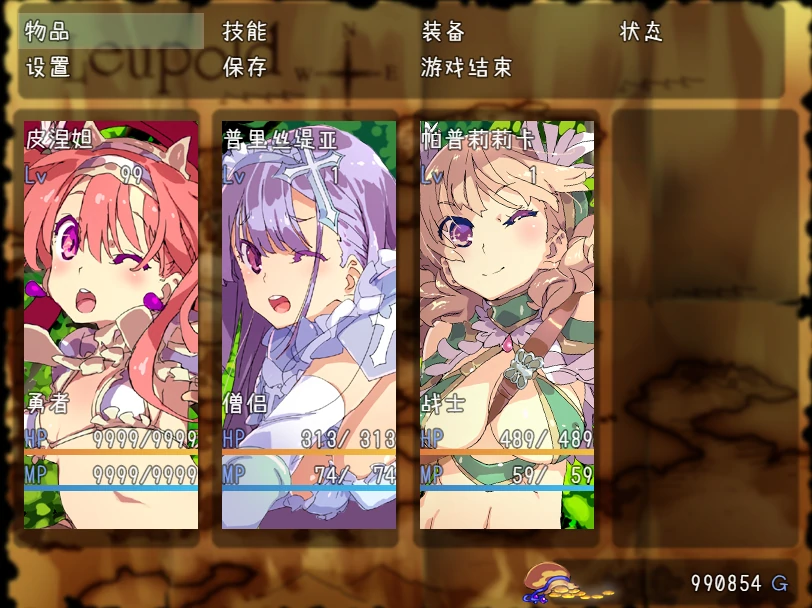Open the 设置 (Settings) menu

click(48, 67)
